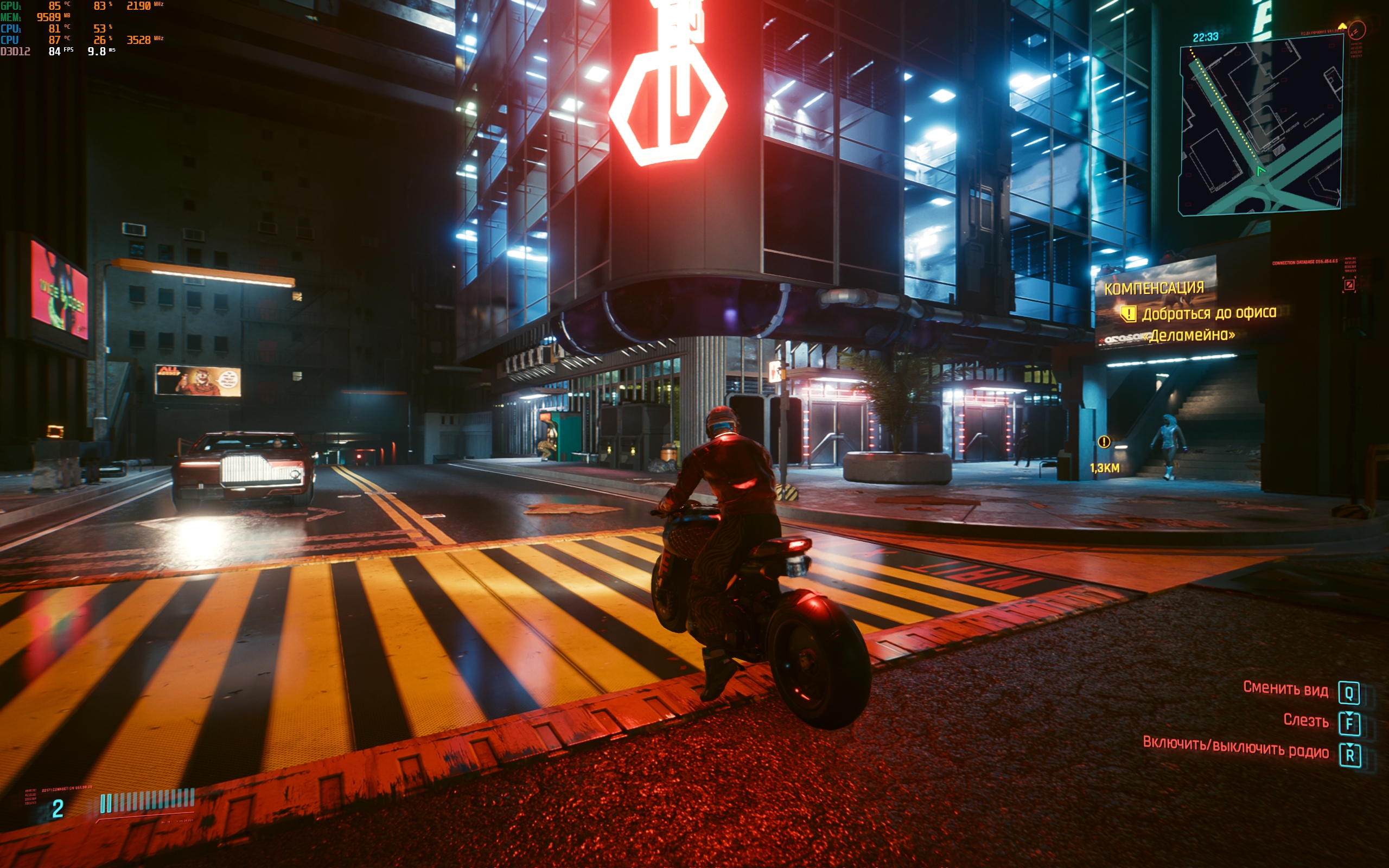
Task: Click the minimap in the corner
Action: 1260,126
